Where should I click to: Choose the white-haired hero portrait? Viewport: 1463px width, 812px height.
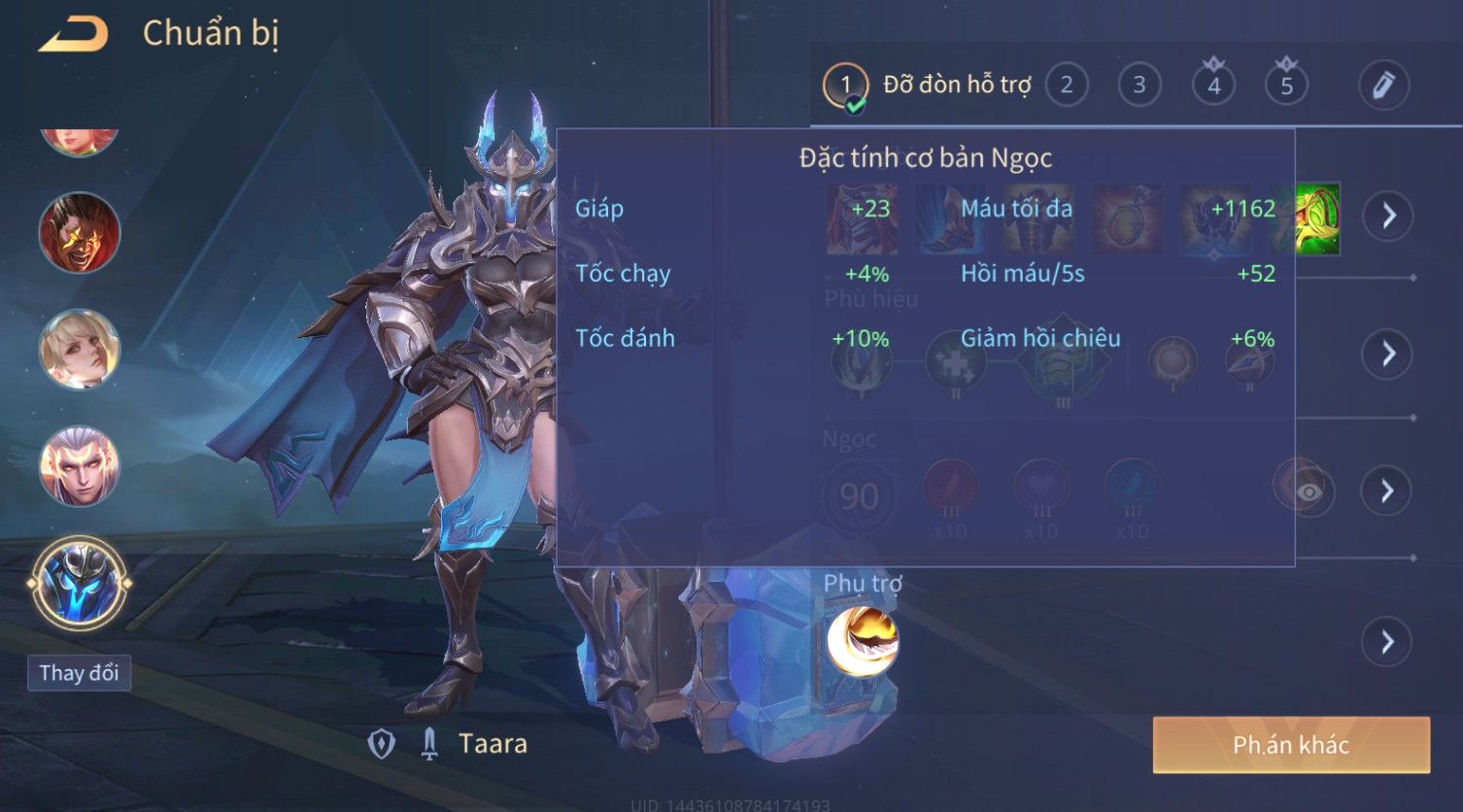coord(80,466)
